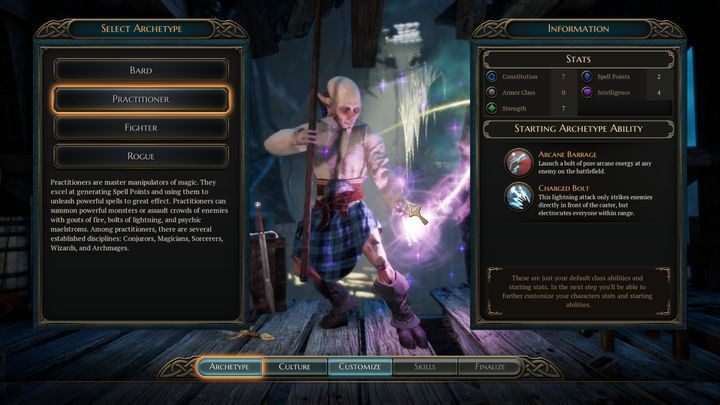This screenshot has width=720, height=405.
Task: Click the Arcane Barrage ability icon
Action: pyautogui.click(x=519, y=161)
